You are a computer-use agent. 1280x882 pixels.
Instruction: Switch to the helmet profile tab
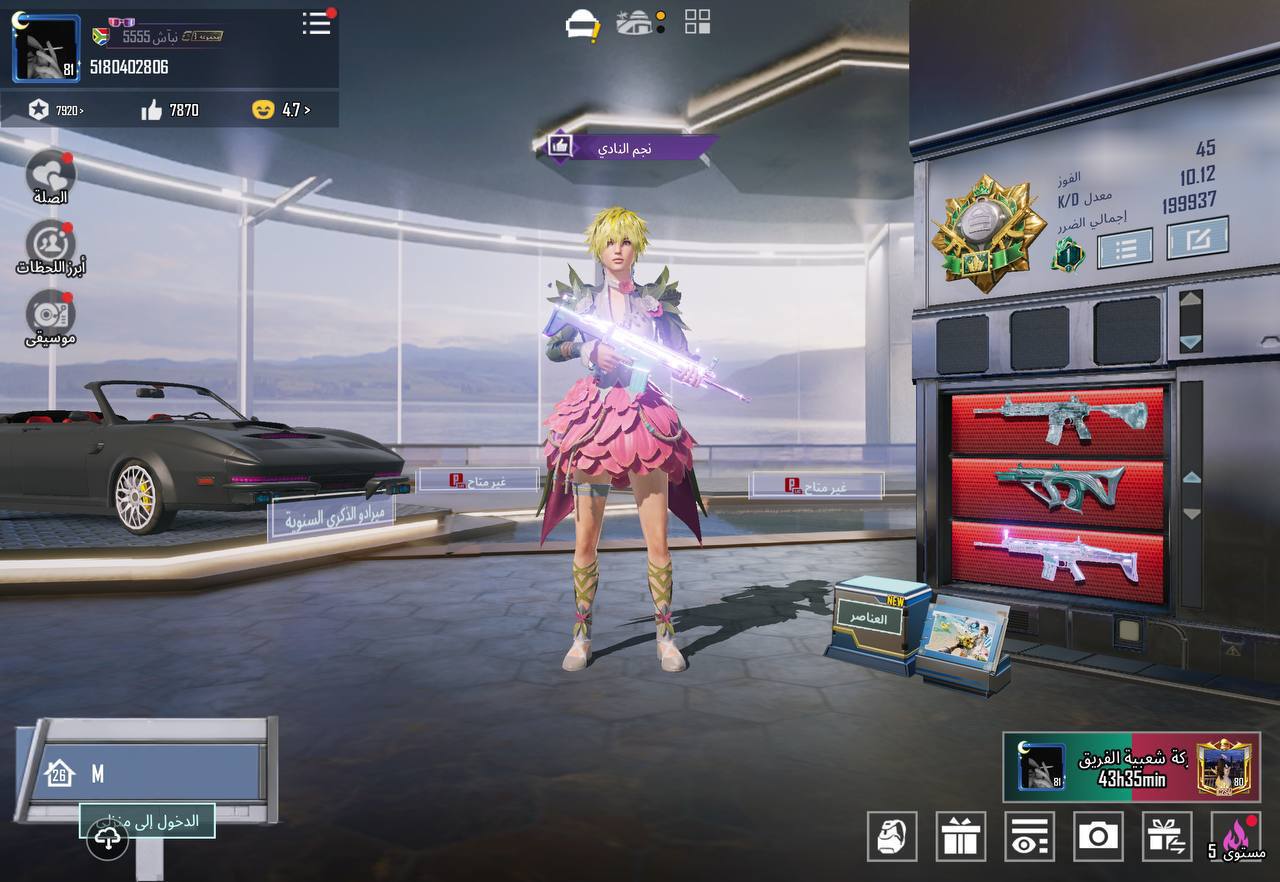pos(582,24)
